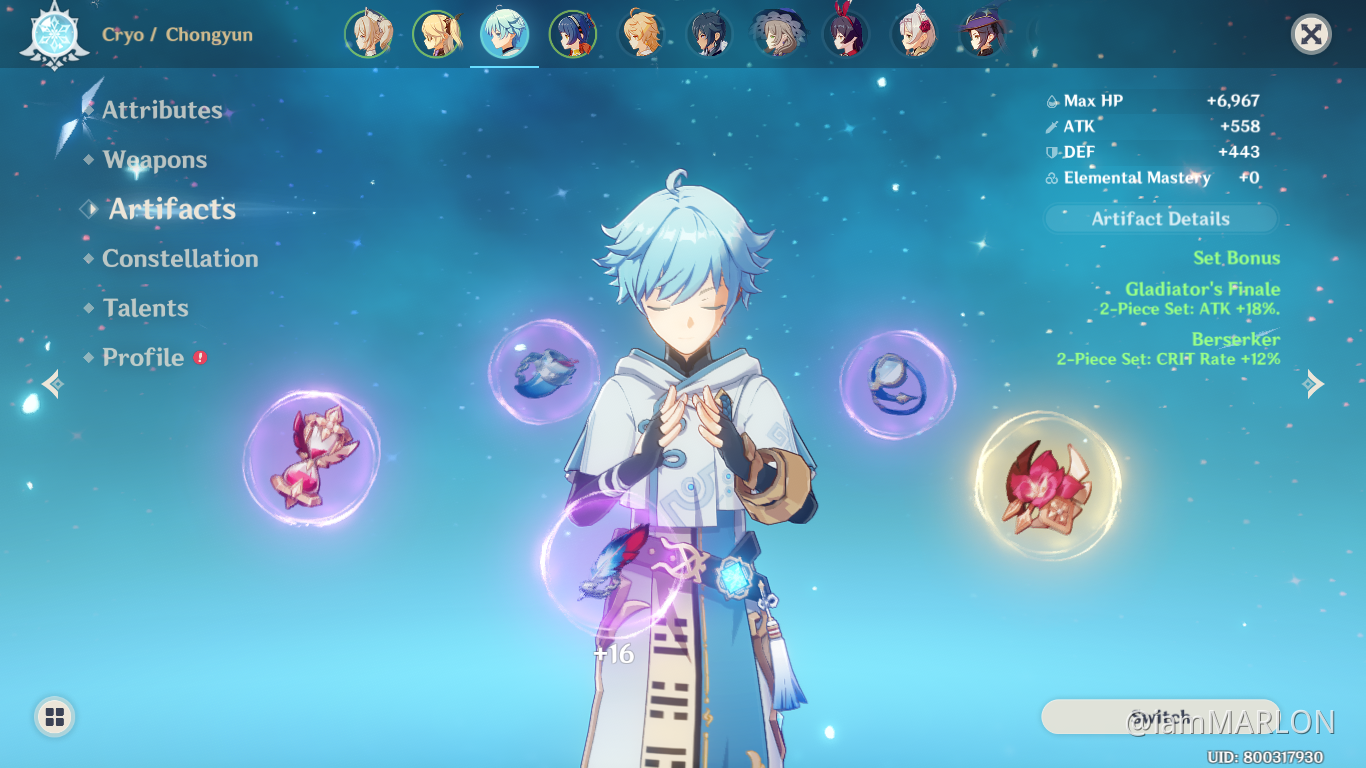
Task: Select Chongyun's character portrait
Action: [505, 33]
